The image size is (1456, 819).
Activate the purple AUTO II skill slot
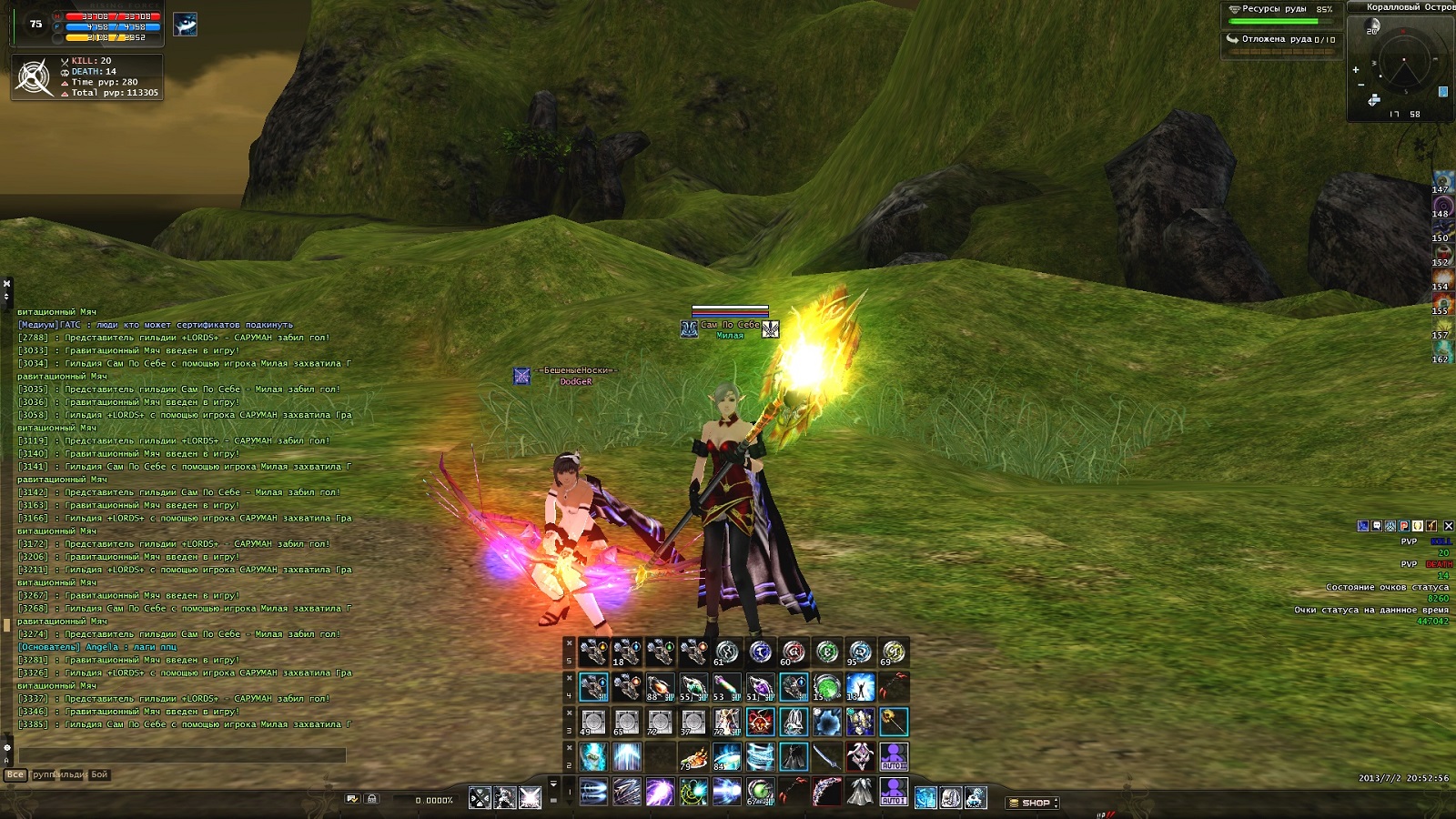(893, 756)
